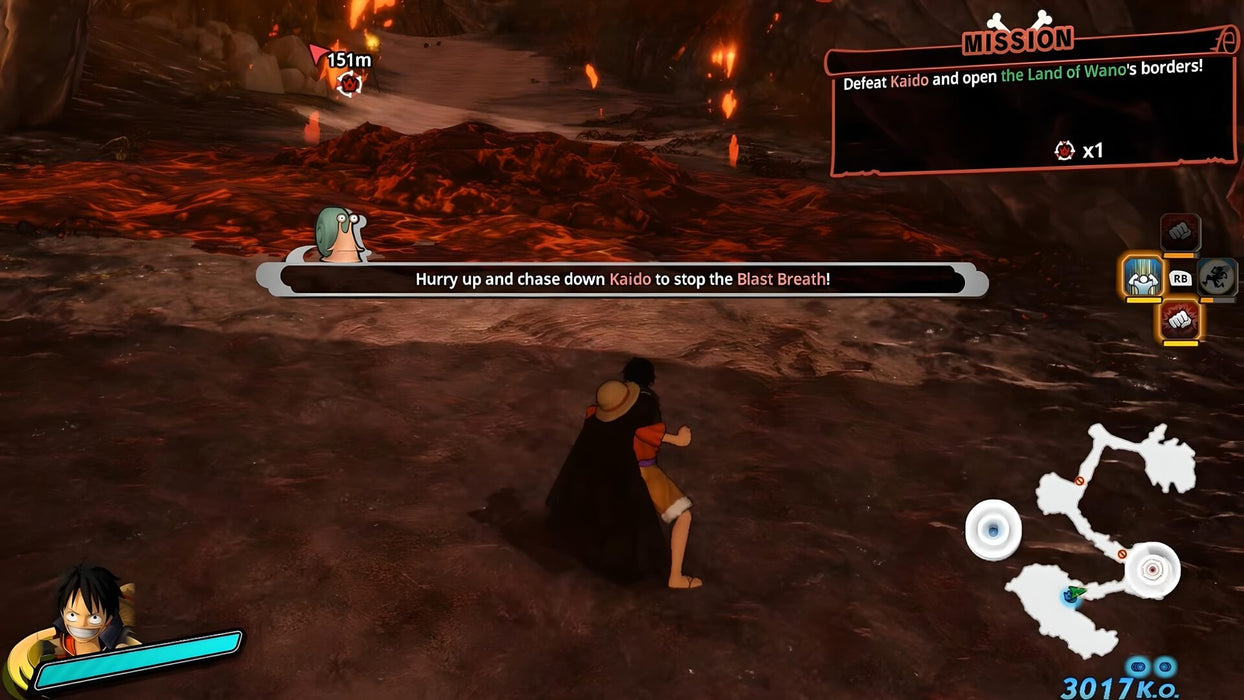
Task: Use the dimmed top fist skill
Action: 1180,233
